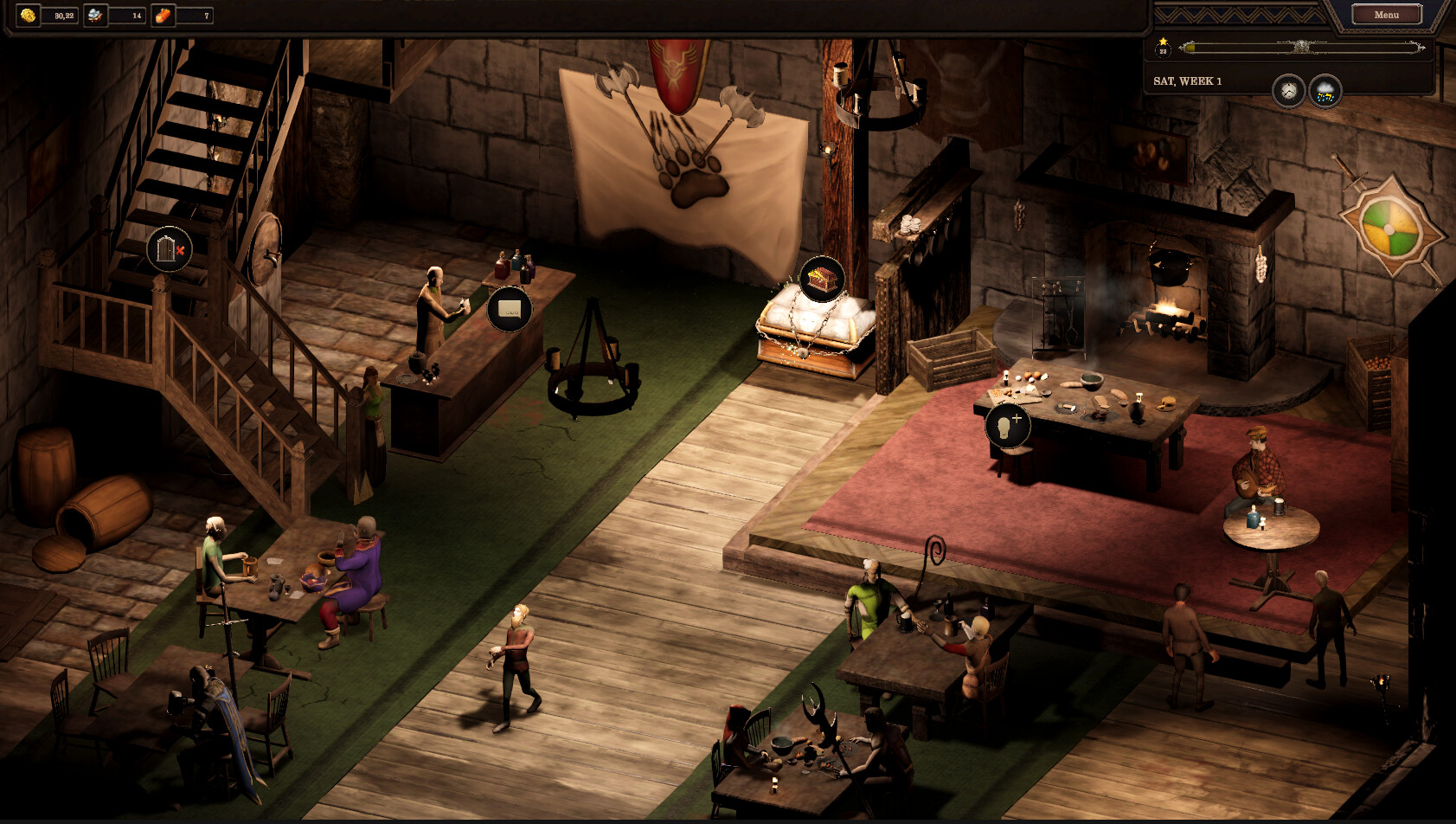Click the clock icon beside the date
1456x824 pixels.
[1288, 91]
